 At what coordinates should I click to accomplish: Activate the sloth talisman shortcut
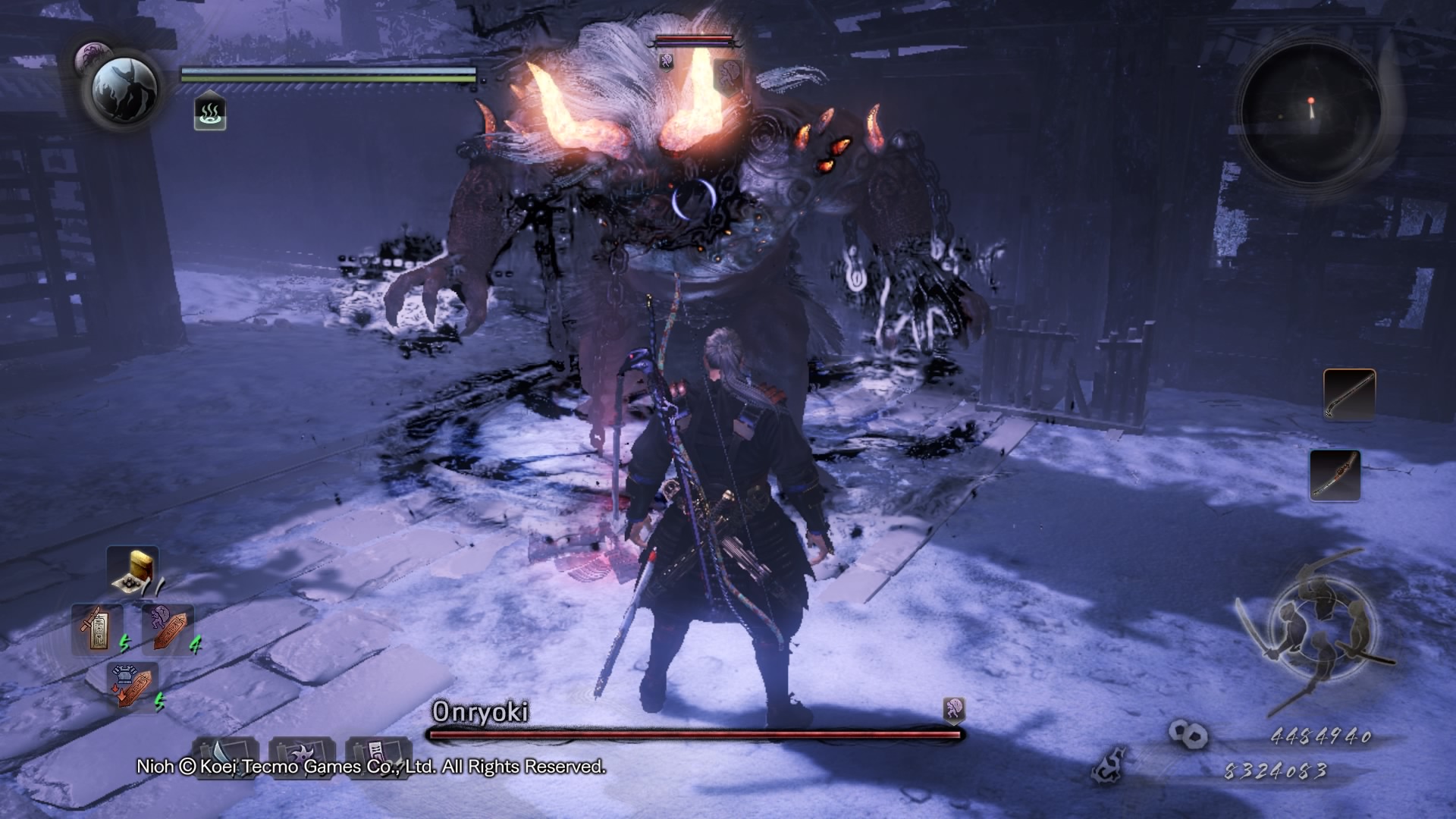tap(168, 629)
